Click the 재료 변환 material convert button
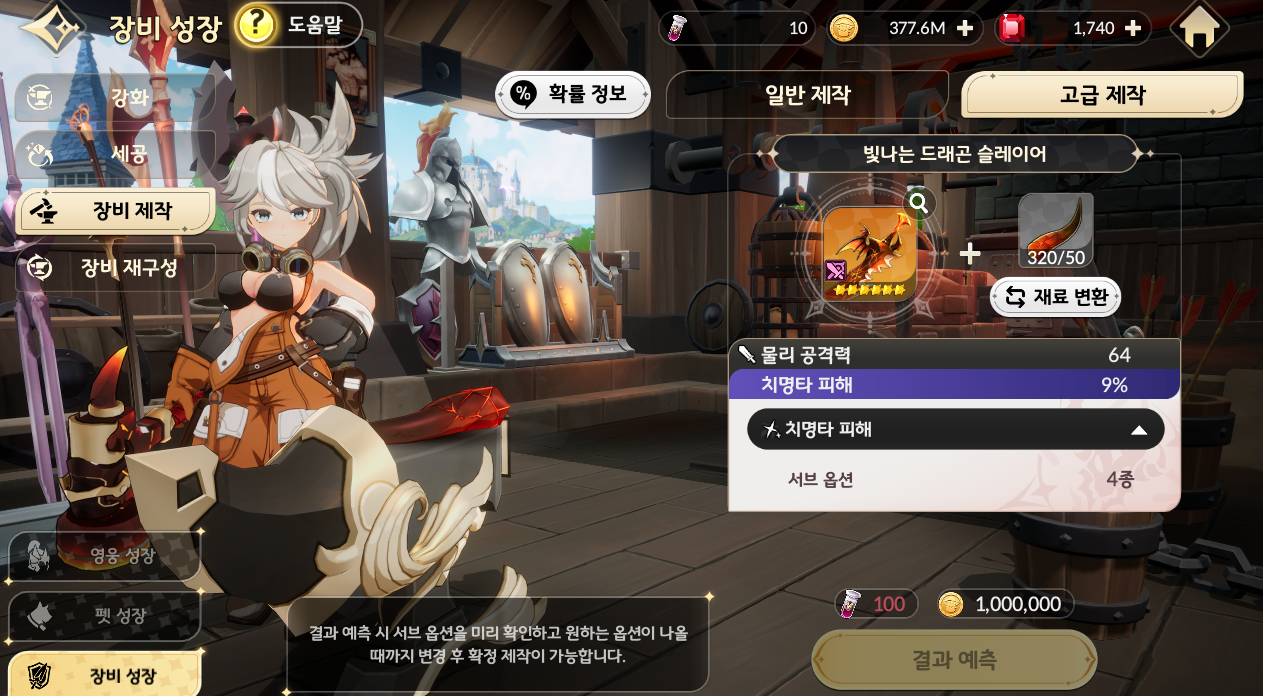The width and height of the screenshot is (1263, 696). 1055,297
